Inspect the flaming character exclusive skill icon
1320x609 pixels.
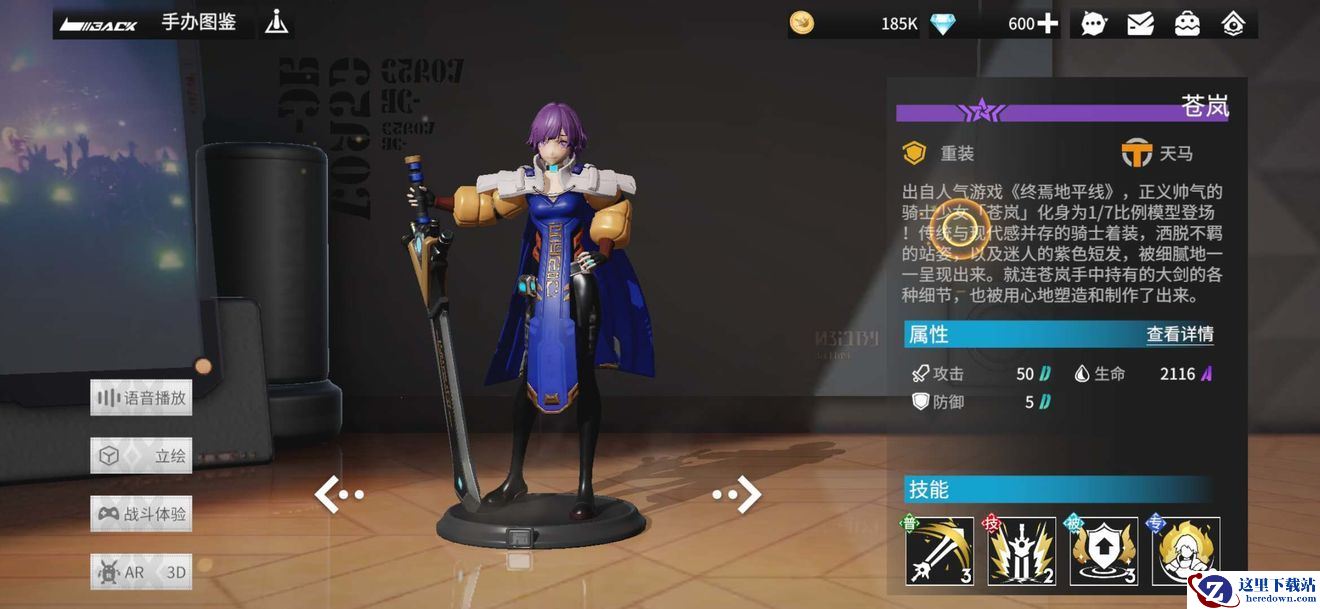coord(1186,551)
